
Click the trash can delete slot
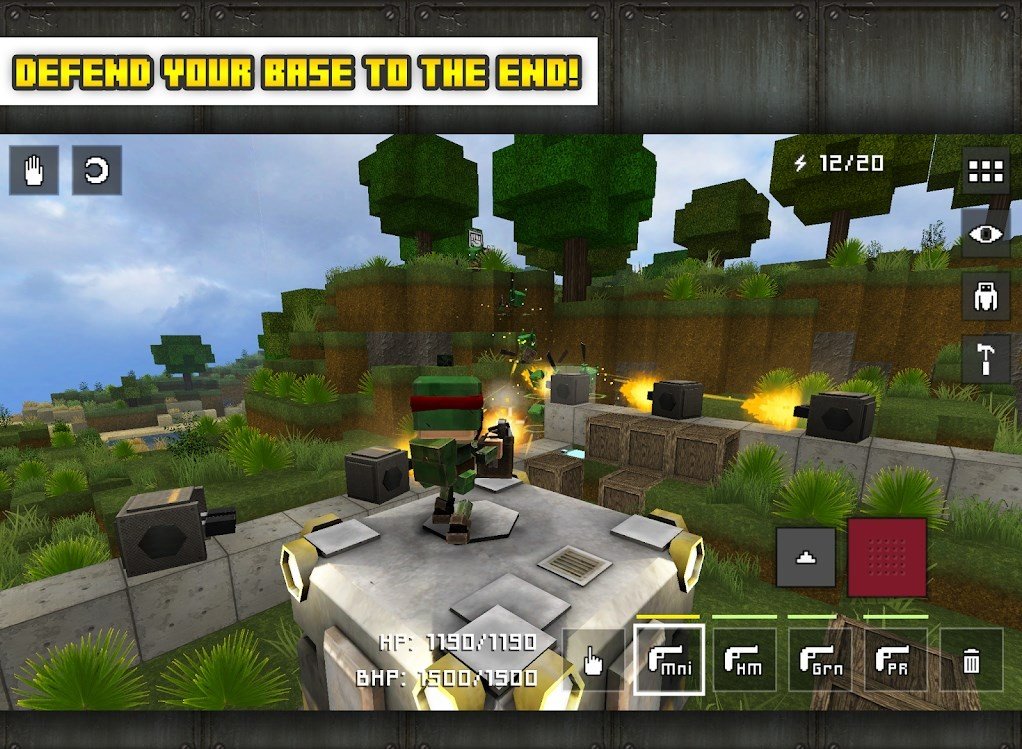point(971,660)
